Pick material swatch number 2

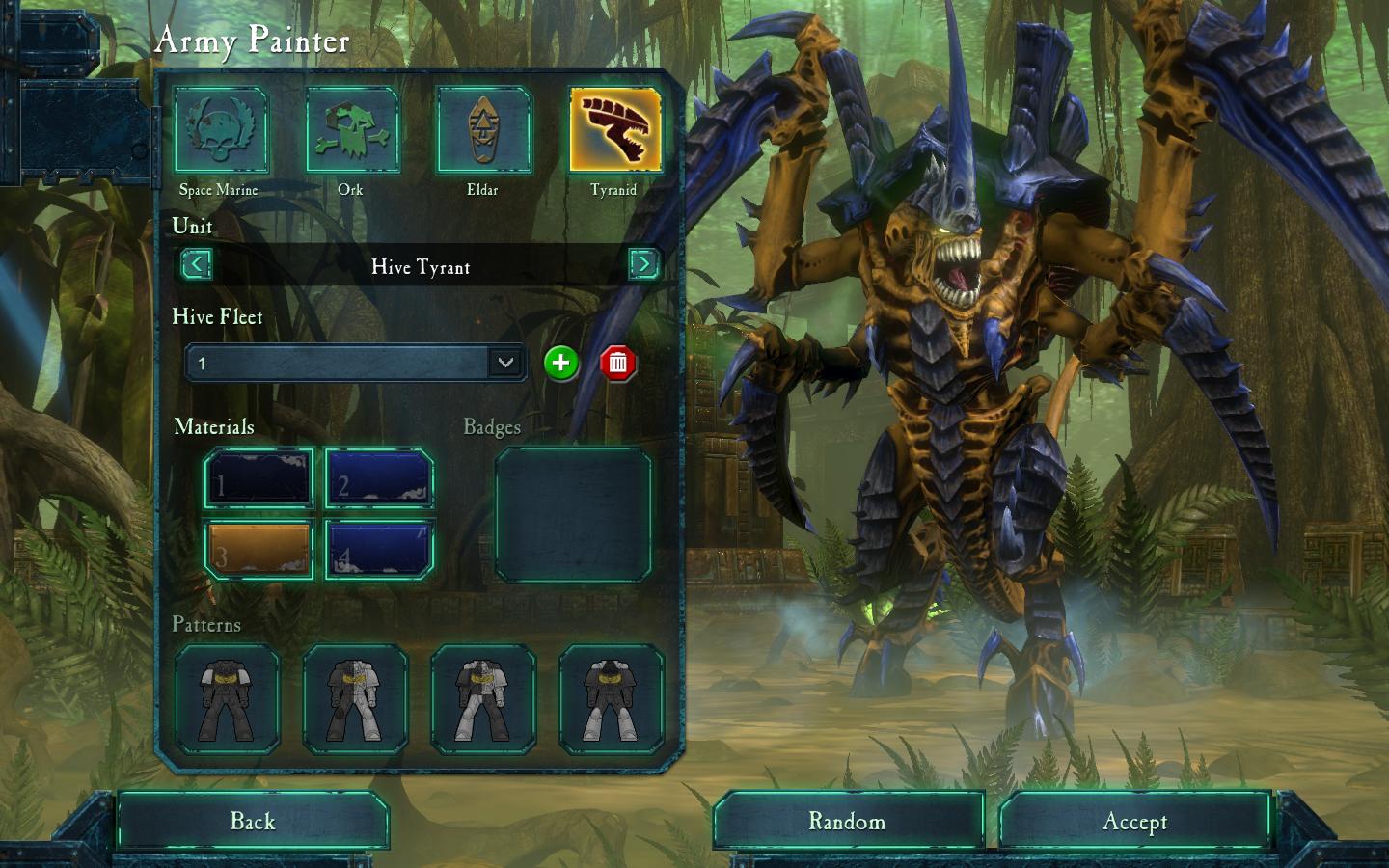pyautogui.click(x=379, y=478)
